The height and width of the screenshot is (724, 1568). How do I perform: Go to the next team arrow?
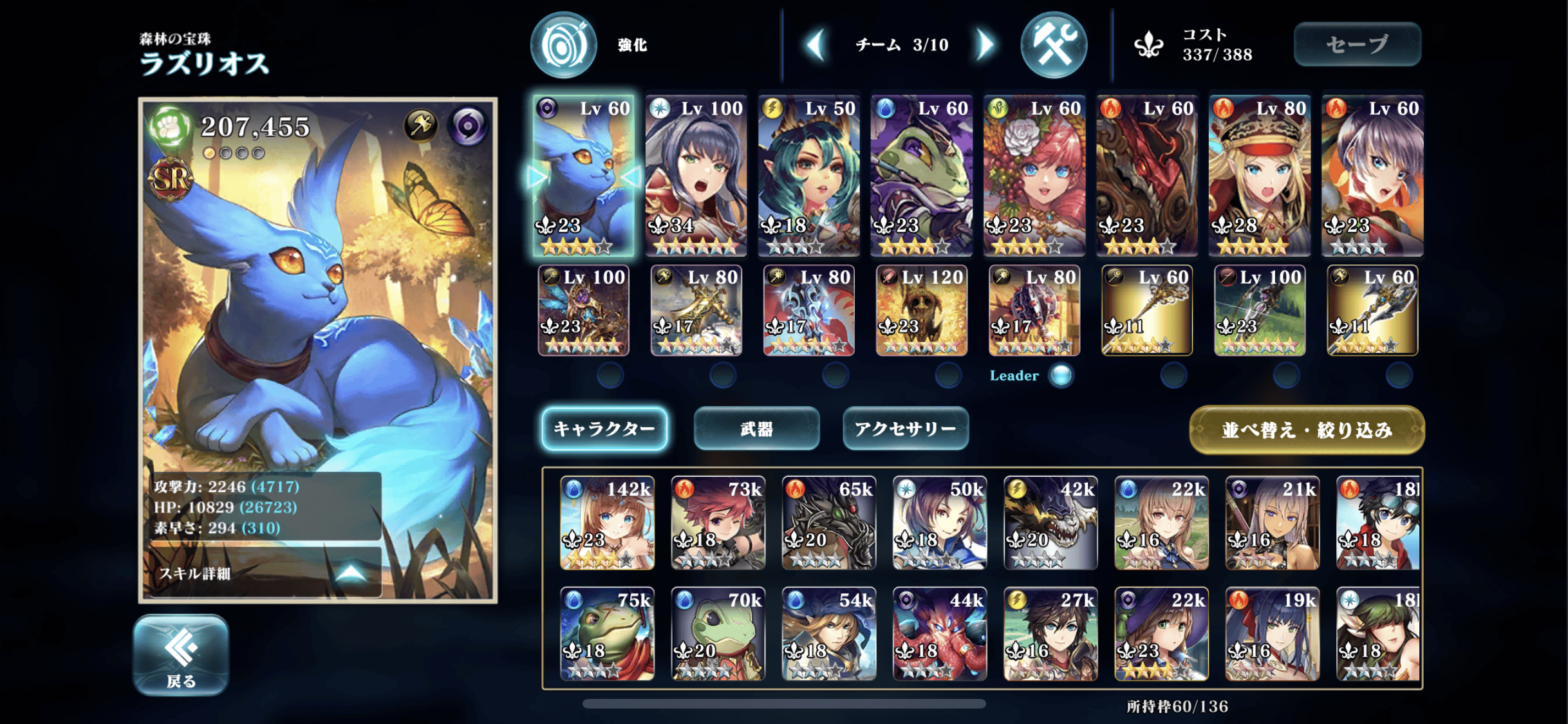(985, 44)
